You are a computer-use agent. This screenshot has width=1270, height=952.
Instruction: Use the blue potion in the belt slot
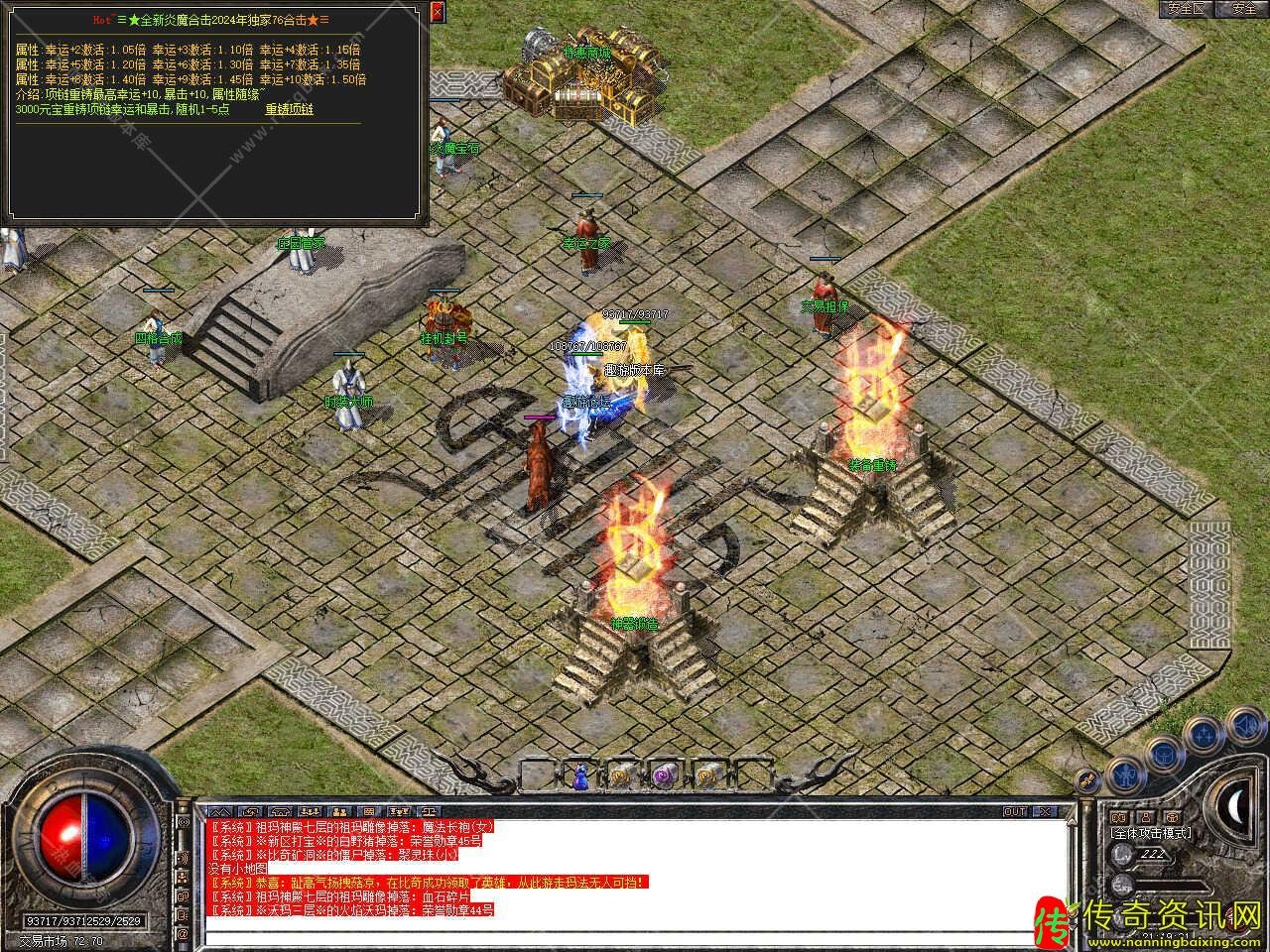(x=580, y=775)
